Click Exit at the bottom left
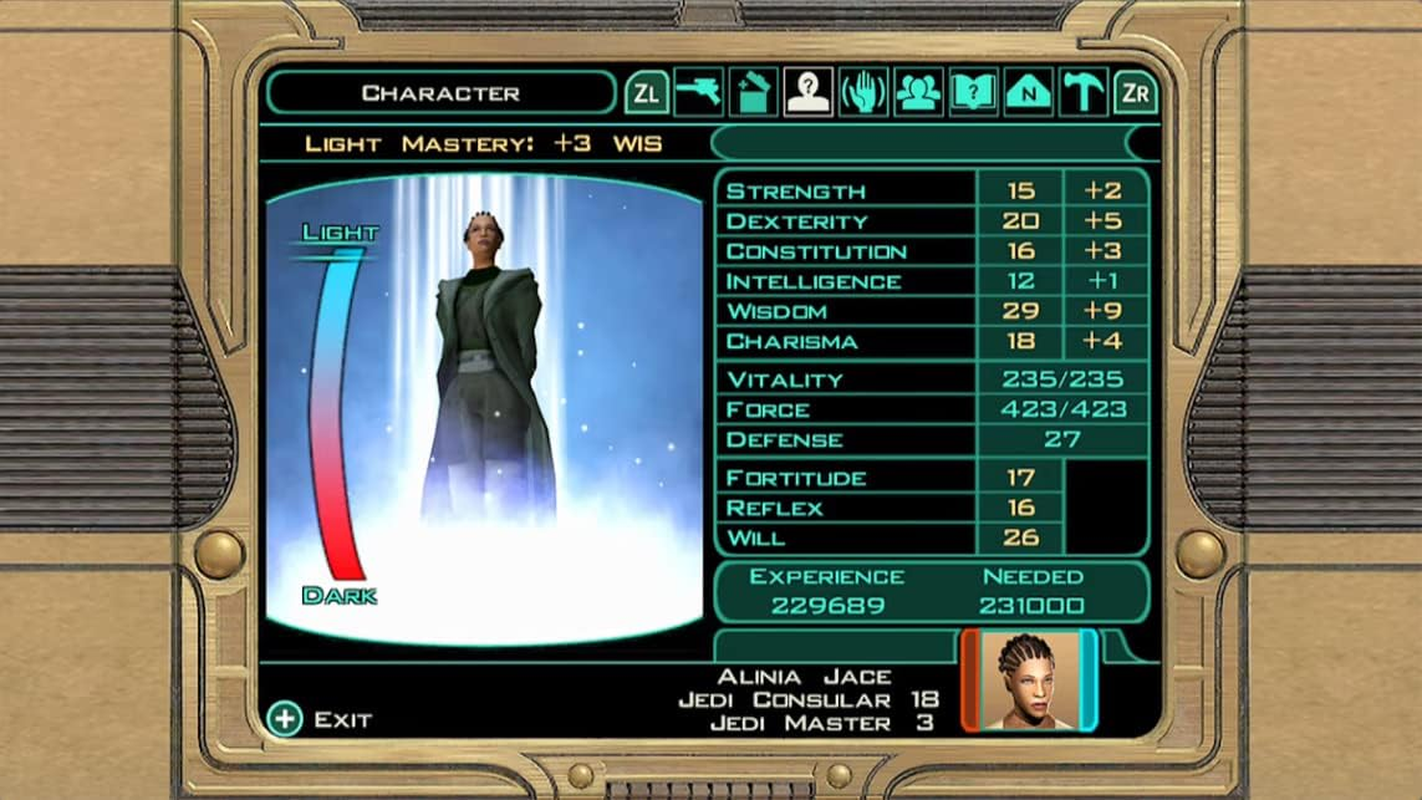The height and width of the screenshot is (800, 1422). pyautogui.click(x=322, y=718)
